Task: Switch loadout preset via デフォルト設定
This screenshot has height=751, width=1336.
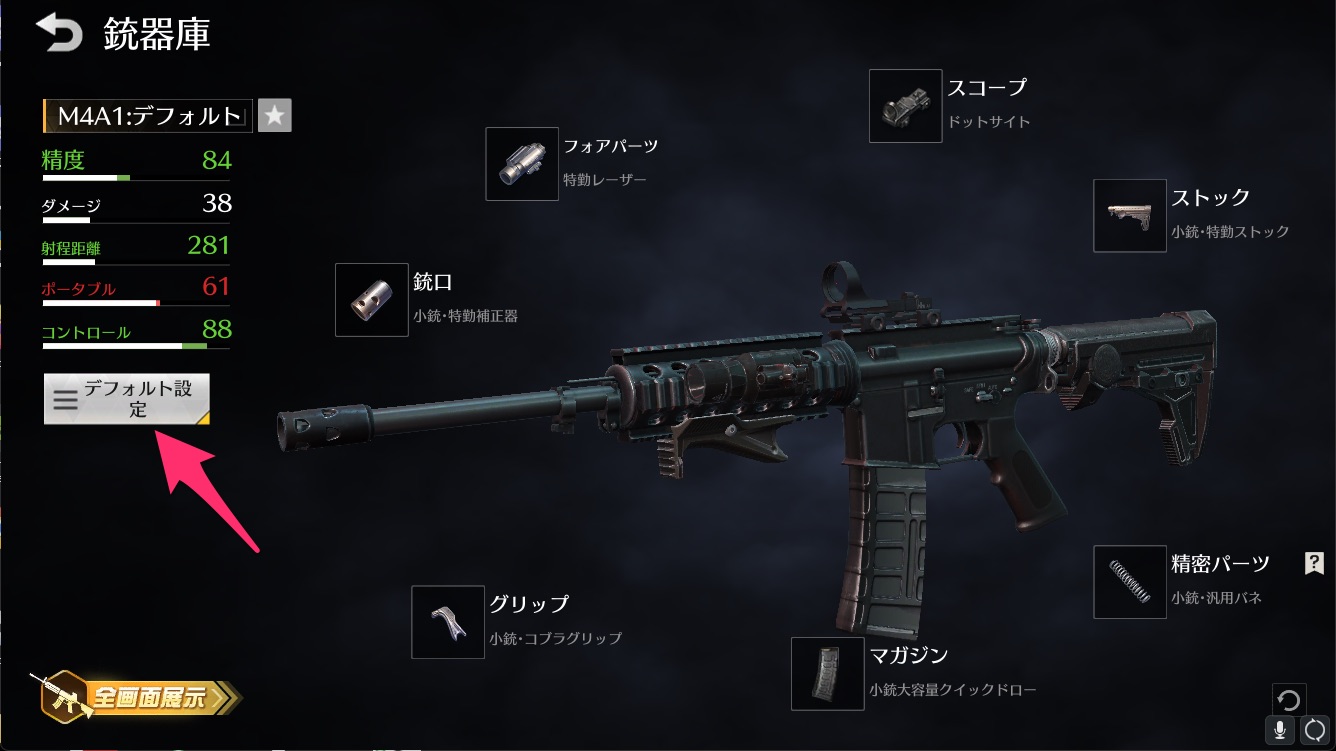Action: click(126, 398)
